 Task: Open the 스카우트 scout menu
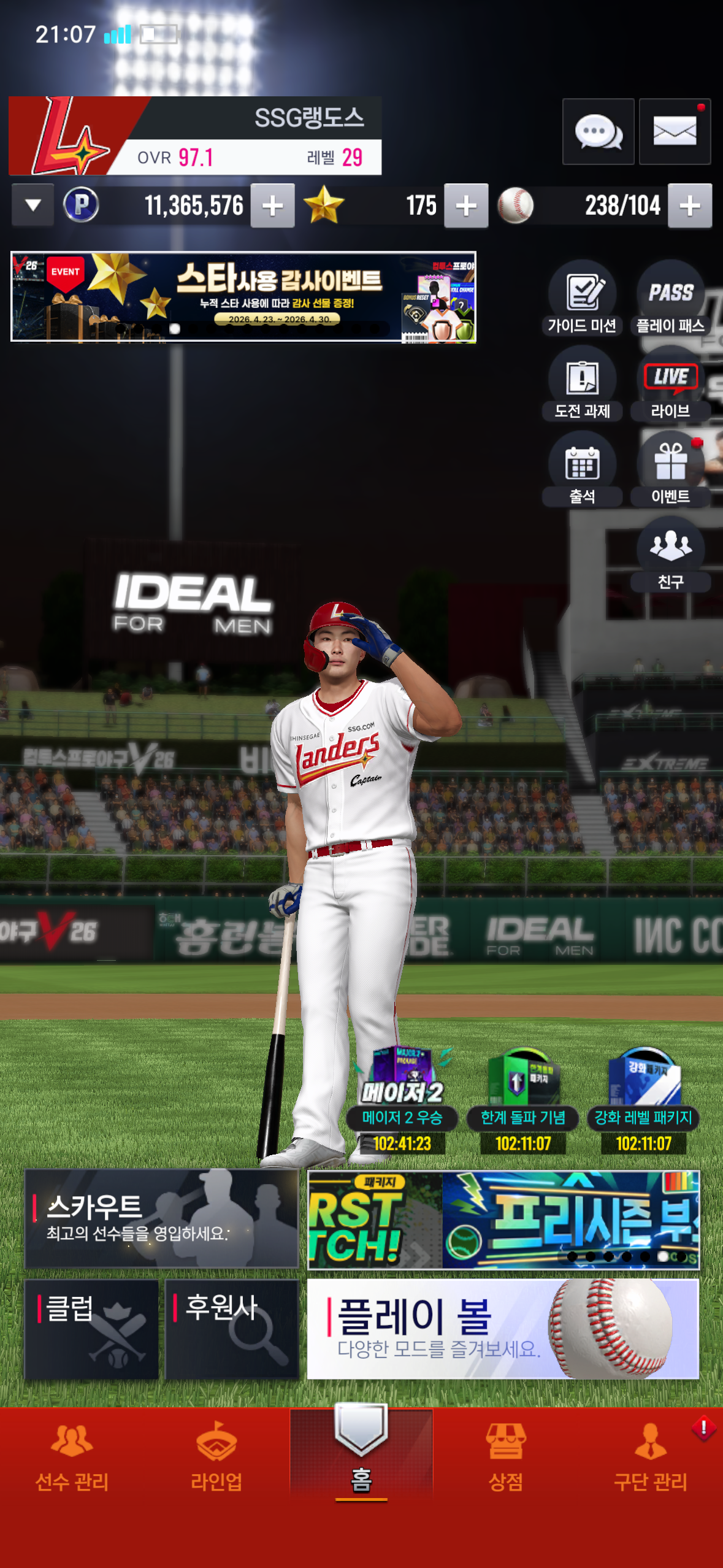[x=161, y=1218]
